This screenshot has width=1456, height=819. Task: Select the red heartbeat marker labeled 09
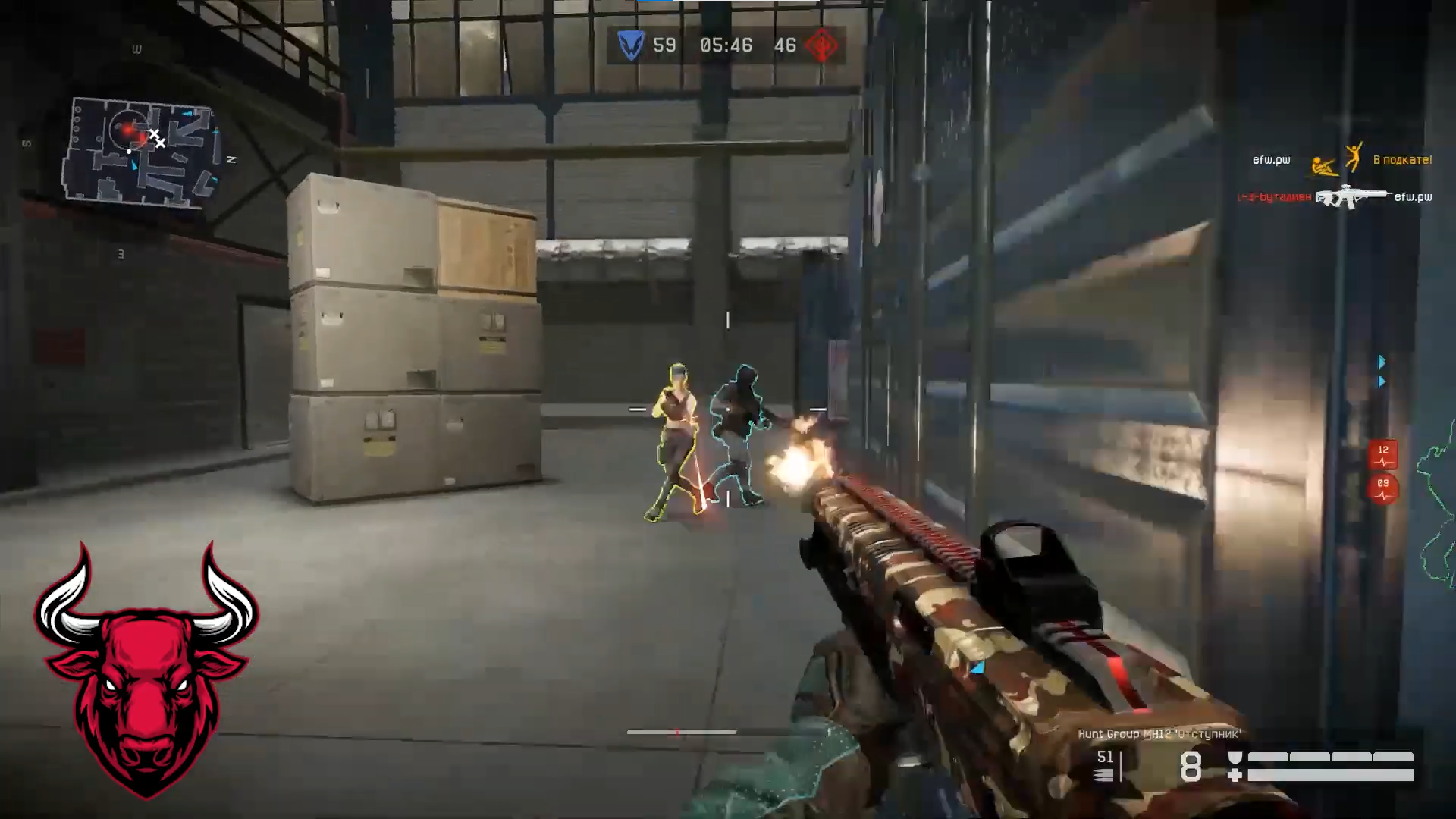coord(1382,489)
